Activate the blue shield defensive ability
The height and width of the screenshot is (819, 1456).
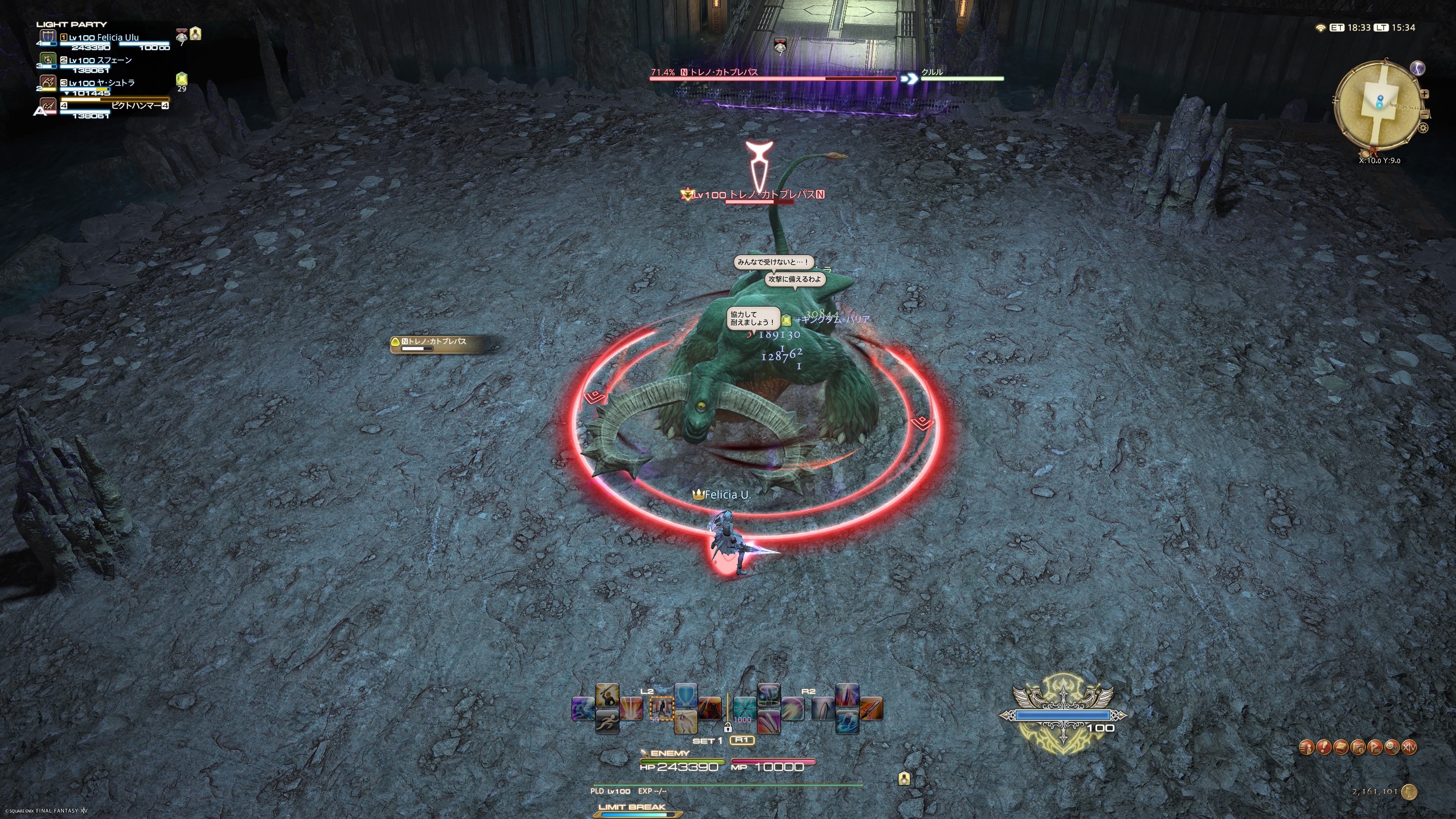point(686,695)
